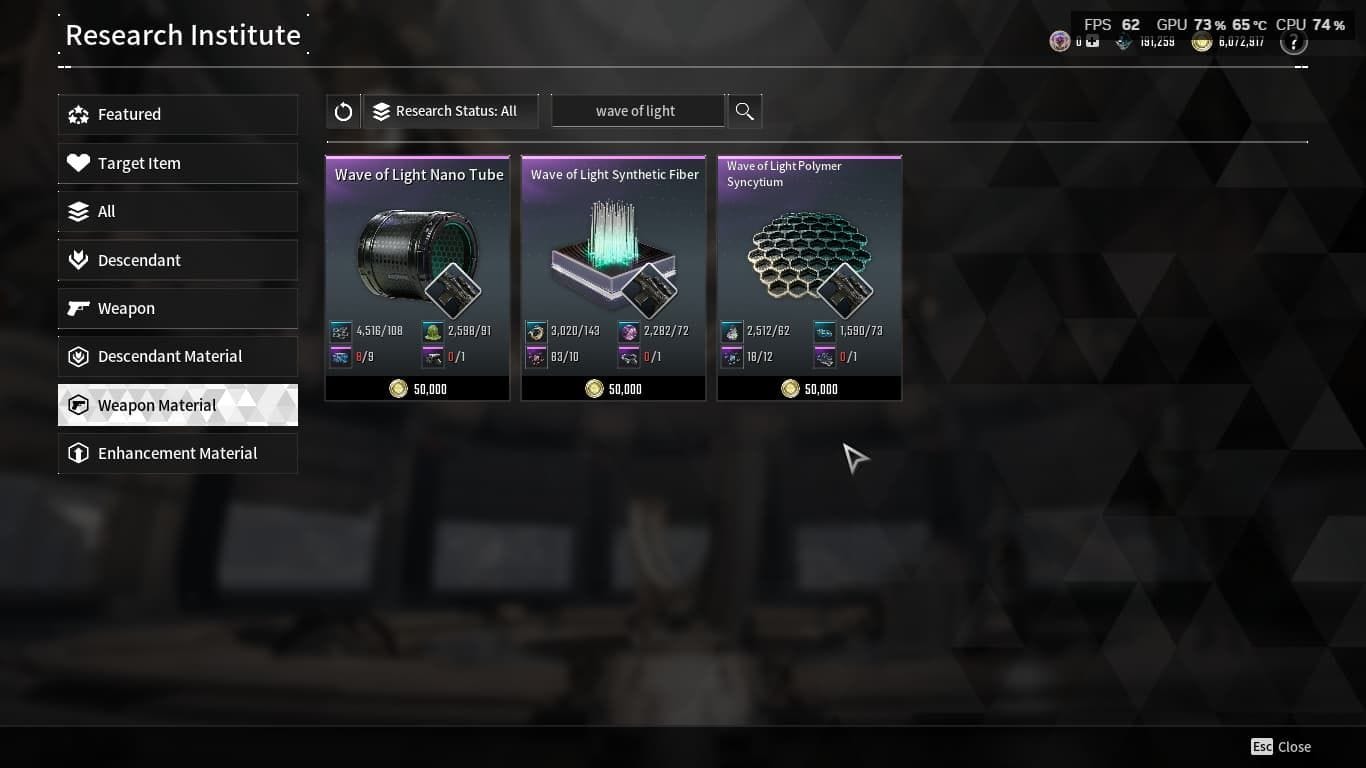Viewport: 1366px width, 768px height.
Task: Click the circular reset filters icon
Action: (x=343, y=111)
